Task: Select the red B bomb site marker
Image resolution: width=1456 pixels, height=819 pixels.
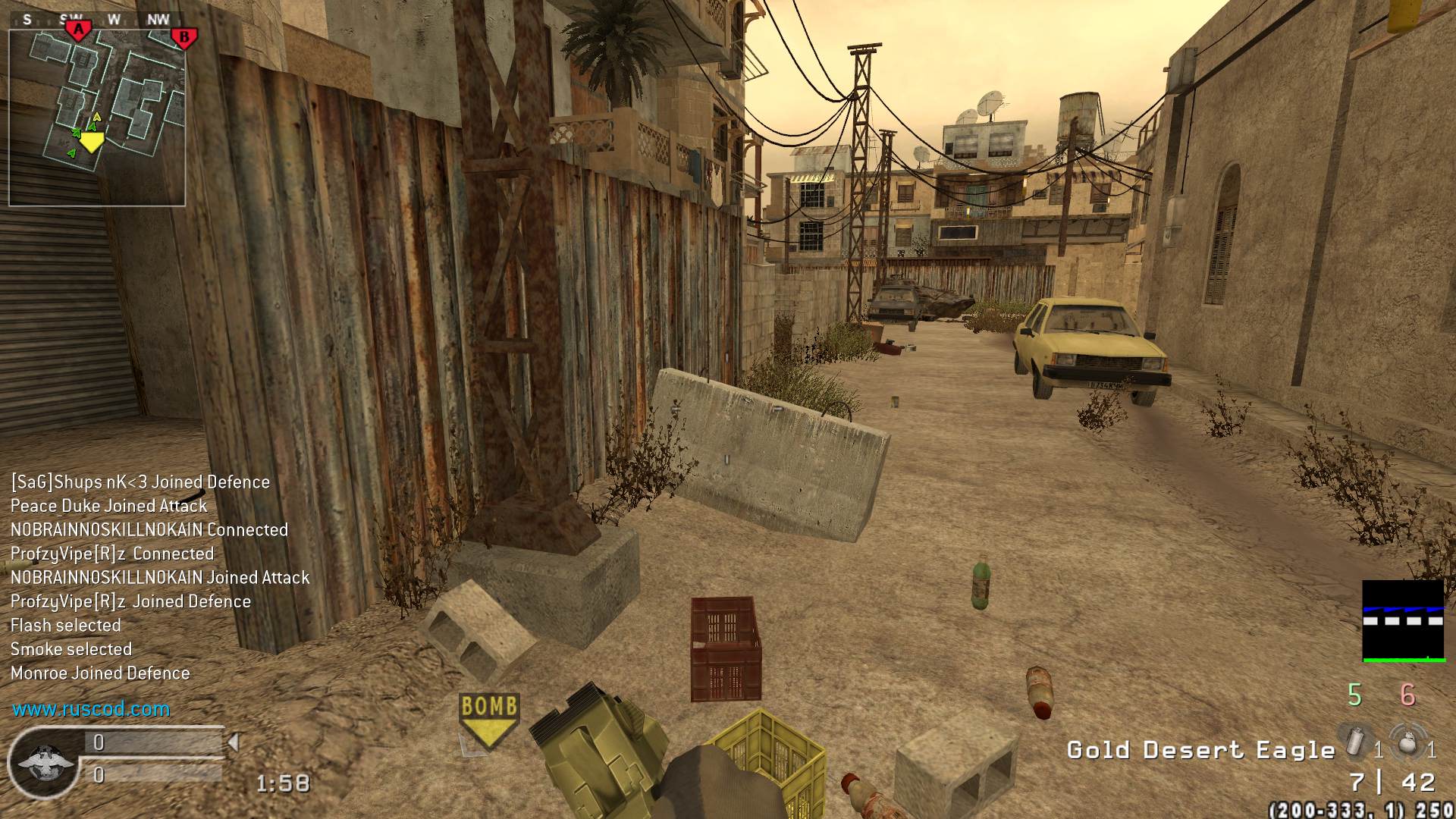Action: [184, 36]
